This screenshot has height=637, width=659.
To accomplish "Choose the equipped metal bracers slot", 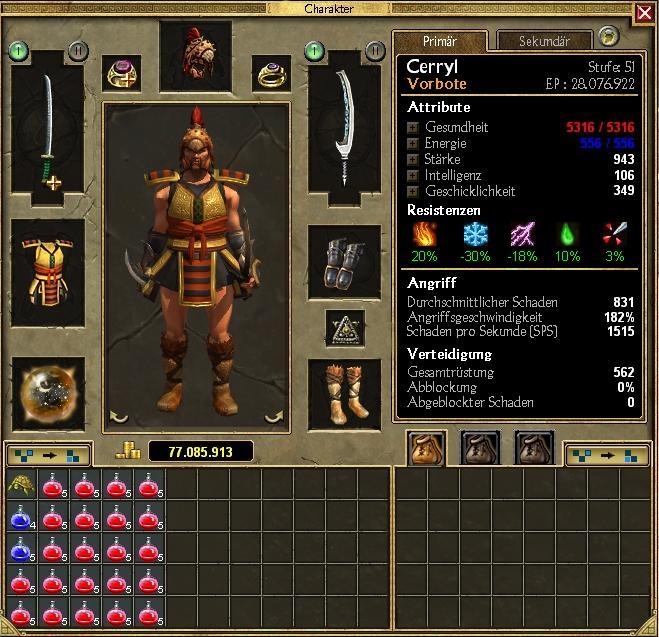I will [x=345, y=264].
